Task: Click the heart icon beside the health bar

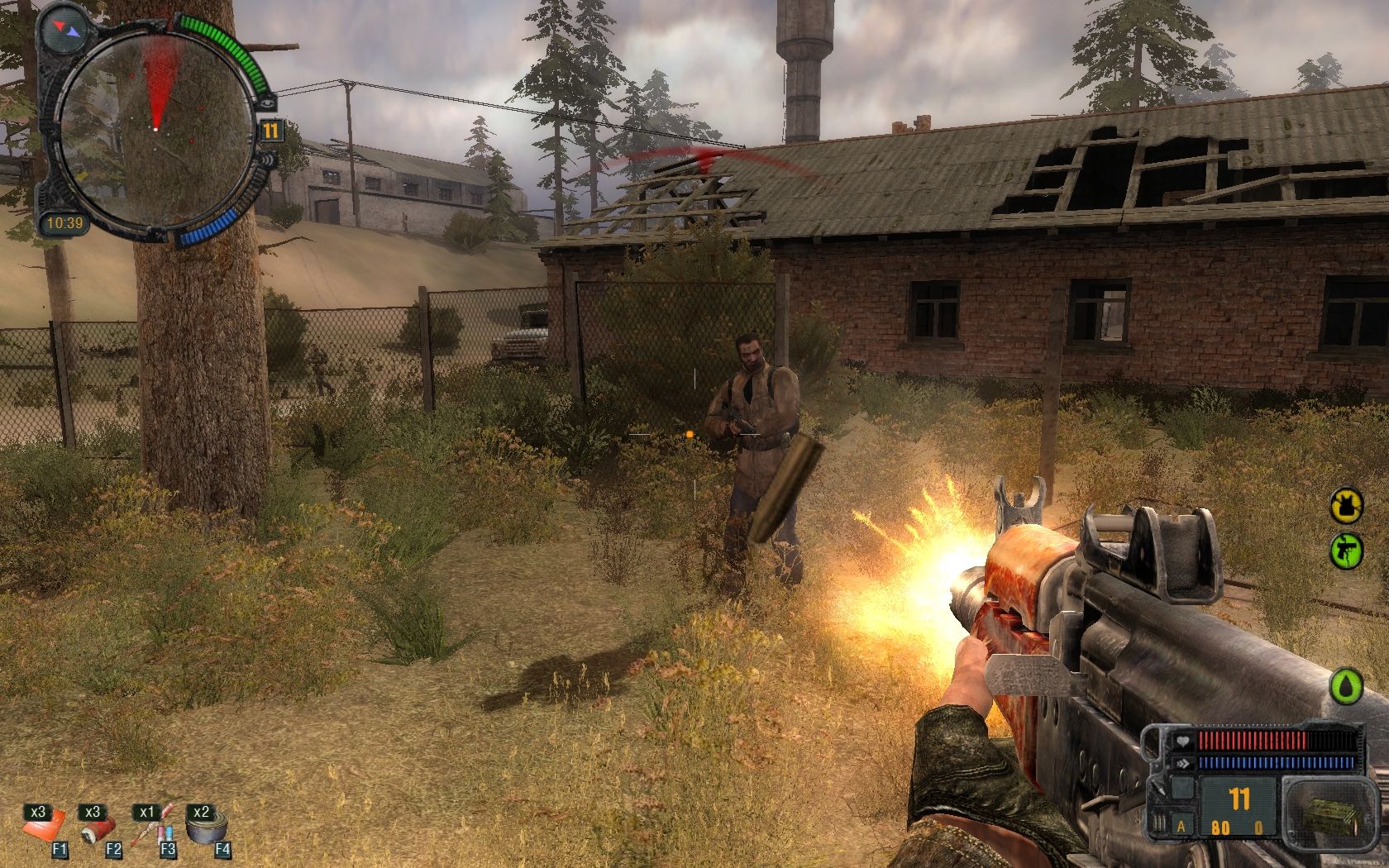Action: 1183,742
